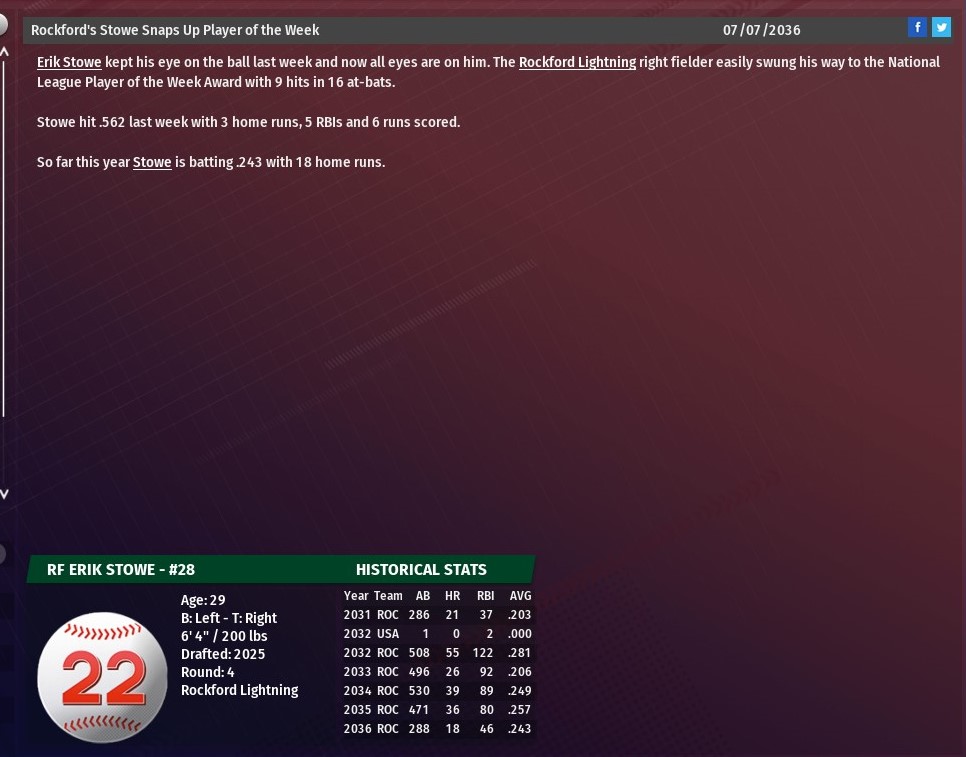The image size is (966, 757).
Task: Open the Erik Stowe player link
Action: (69, 62)
